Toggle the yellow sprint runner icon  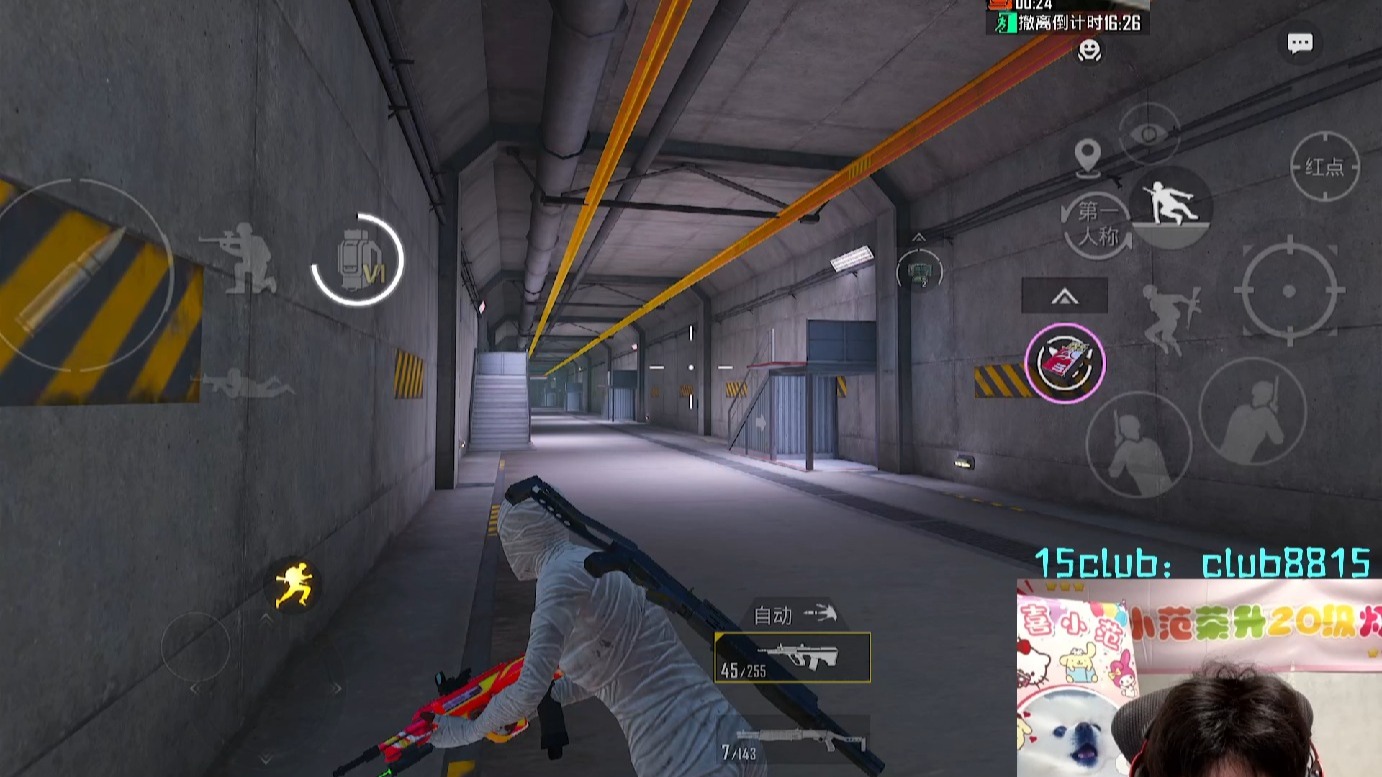coord(294,584)
